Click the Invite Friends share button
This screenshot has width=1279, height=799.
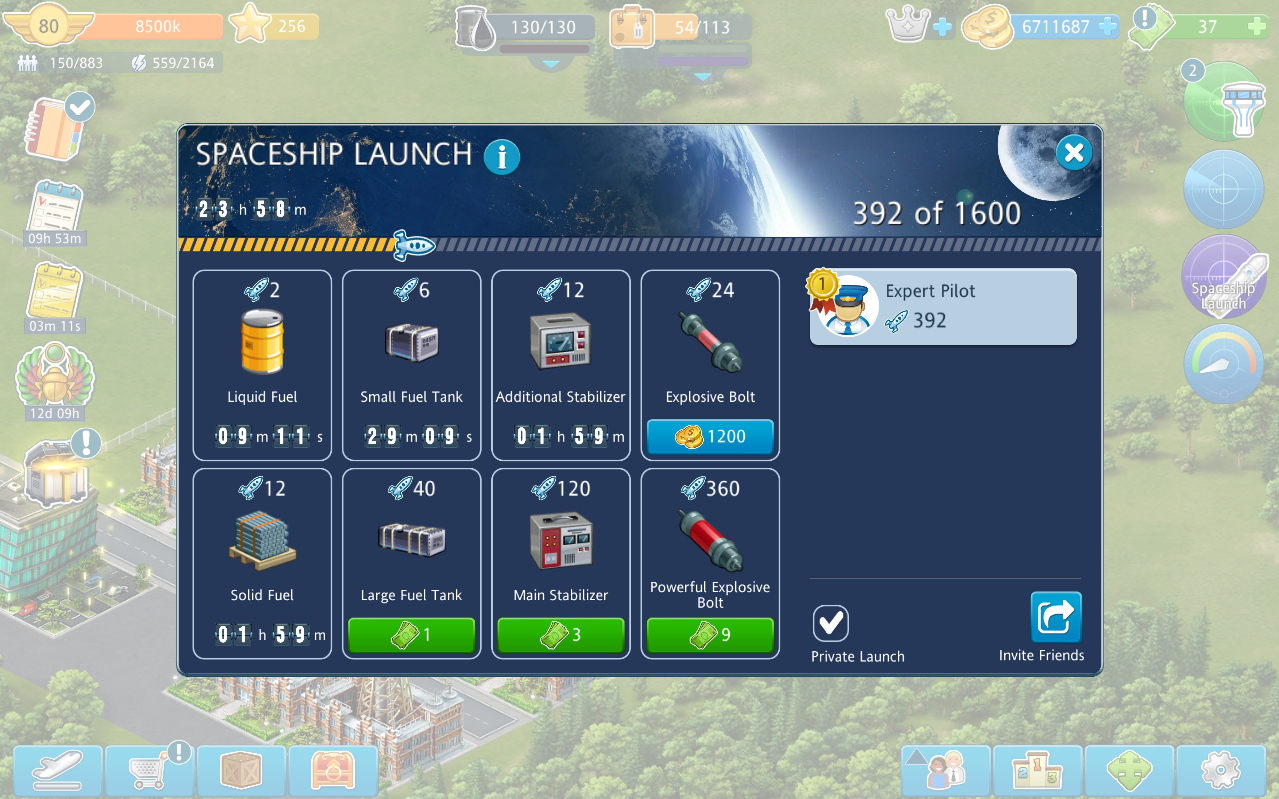(x=1056, y=617)
